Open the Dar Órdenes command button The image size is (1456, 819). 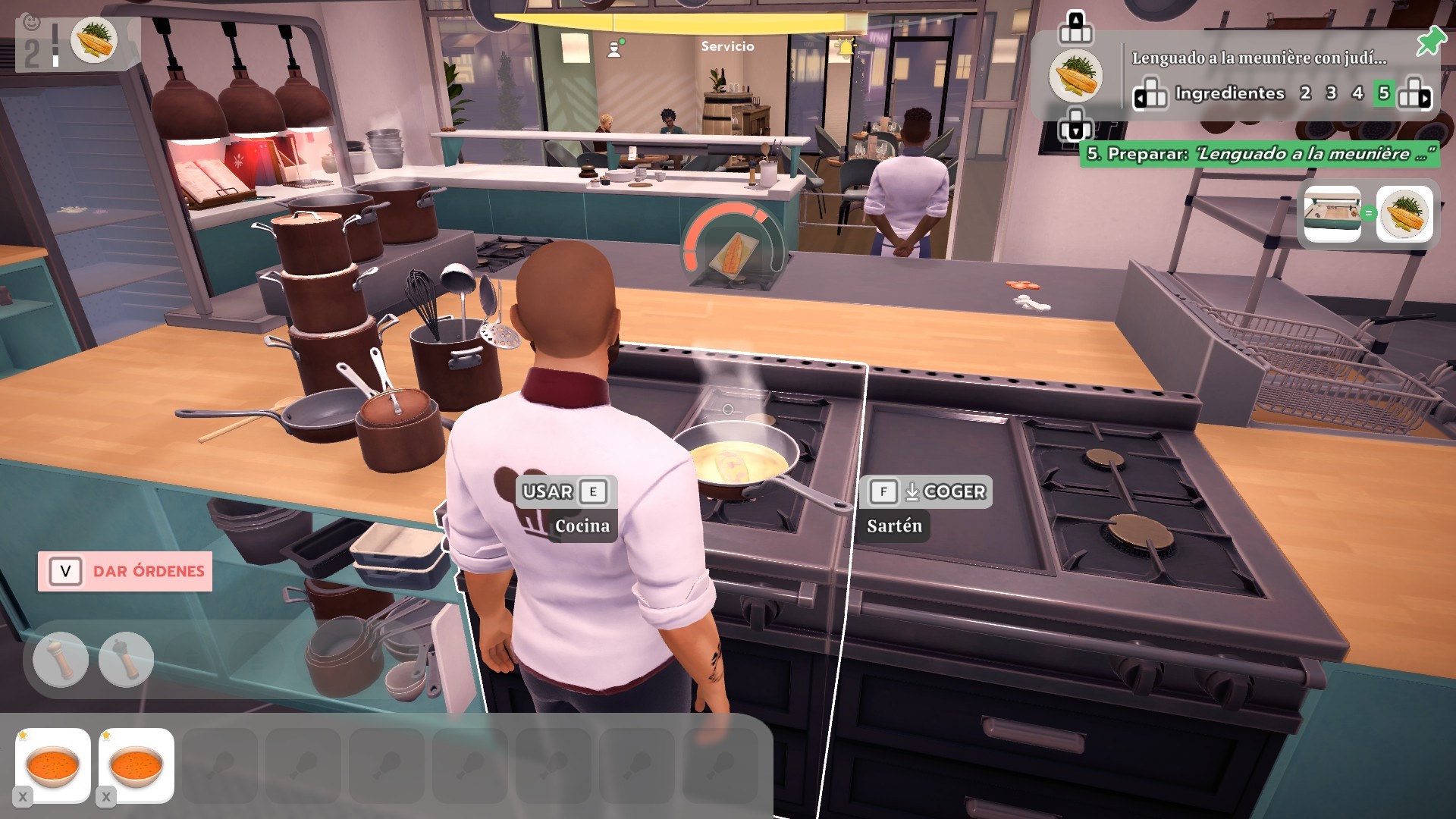click(125, 571)
